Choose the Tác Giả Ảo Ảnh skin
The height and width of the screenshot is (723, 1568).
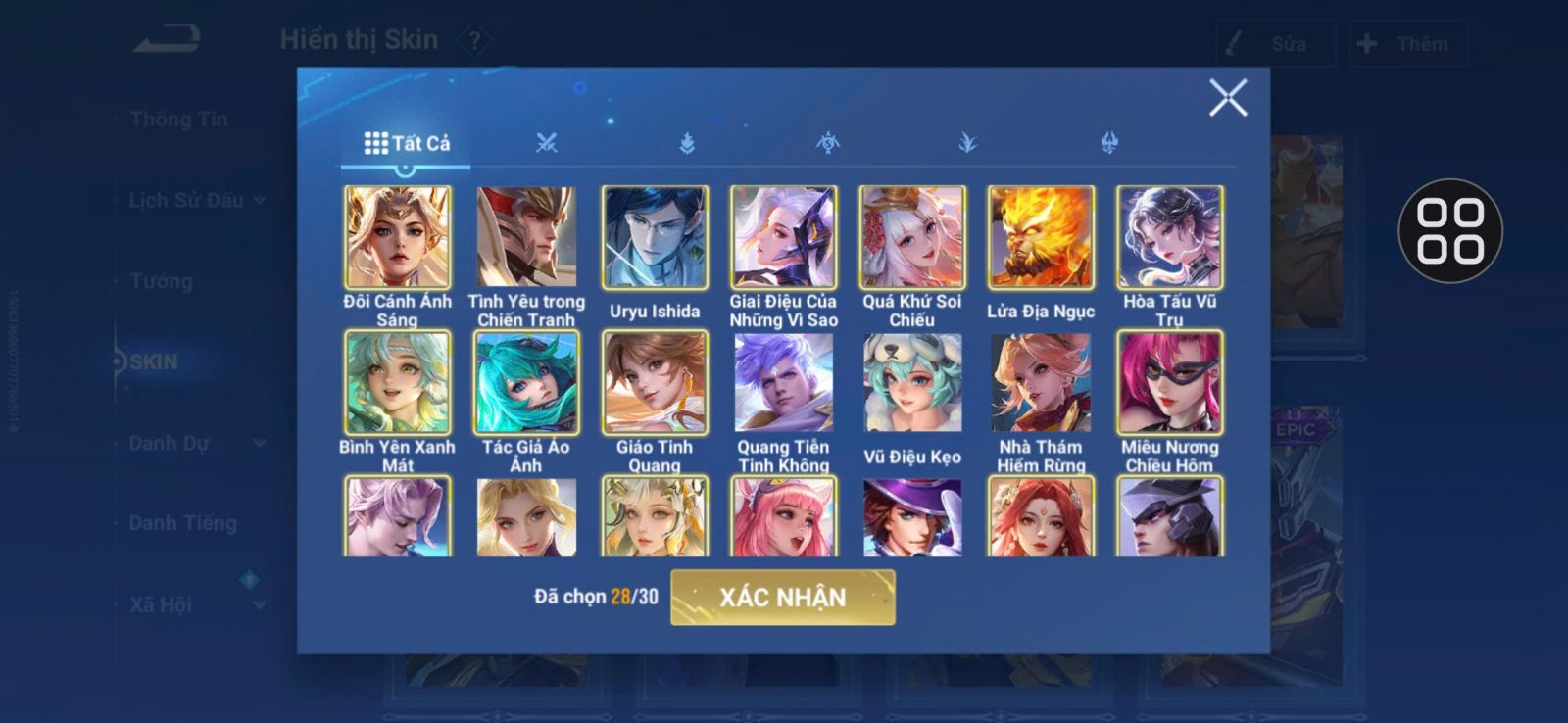click(526, 382)
